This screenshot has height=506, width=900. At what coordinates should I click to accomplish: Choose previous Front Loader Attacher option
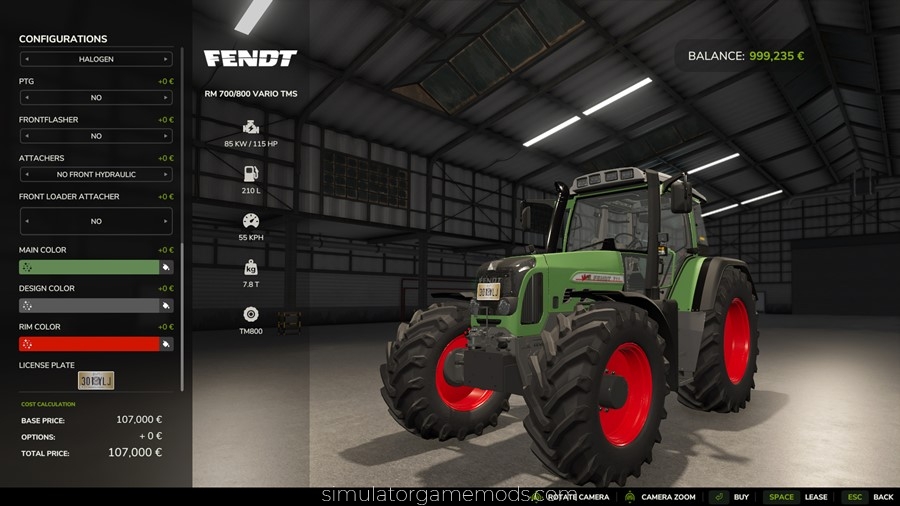point(26,221)
